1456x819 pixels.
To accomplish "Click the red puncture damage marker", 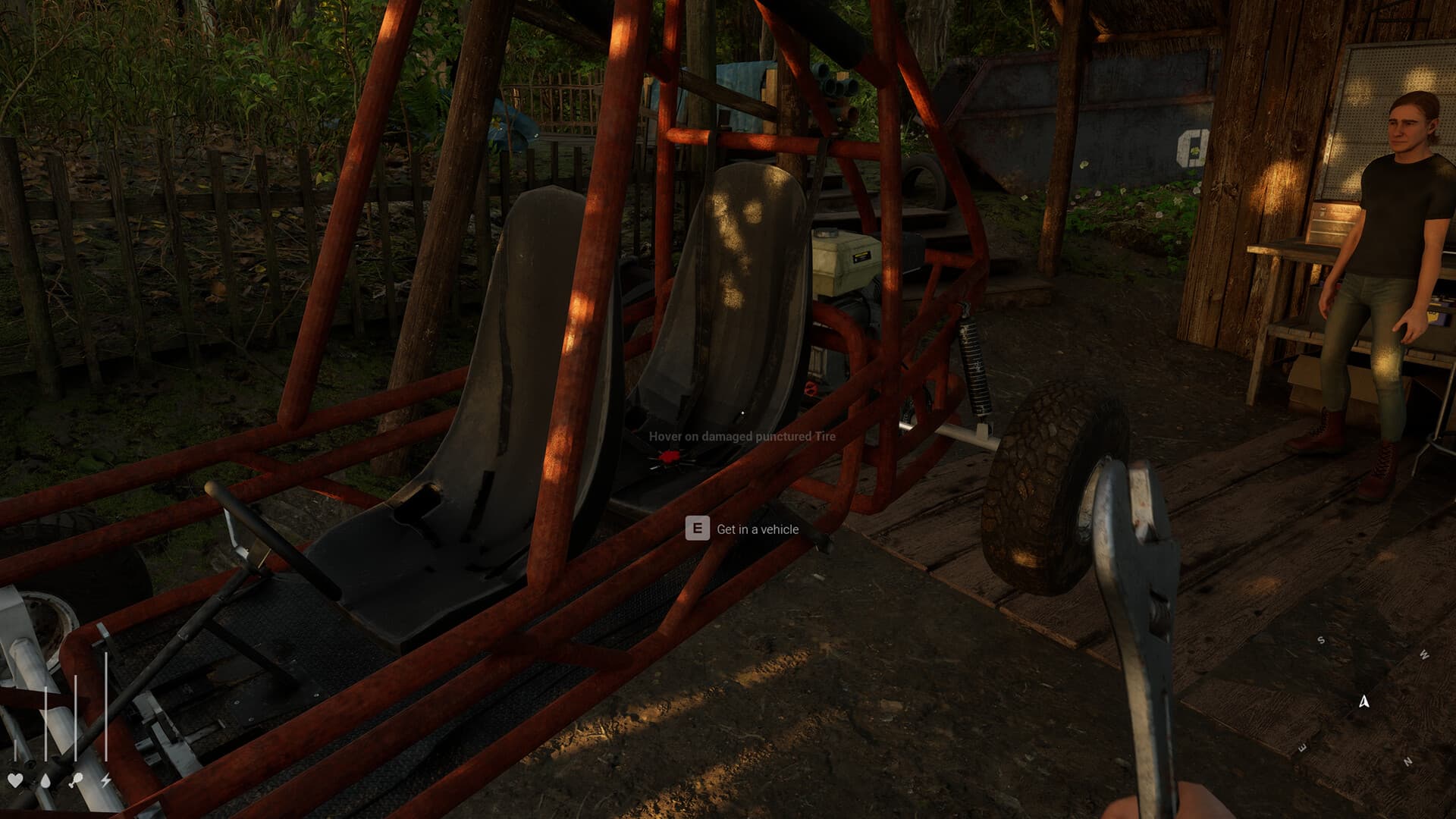I will 669,456.
